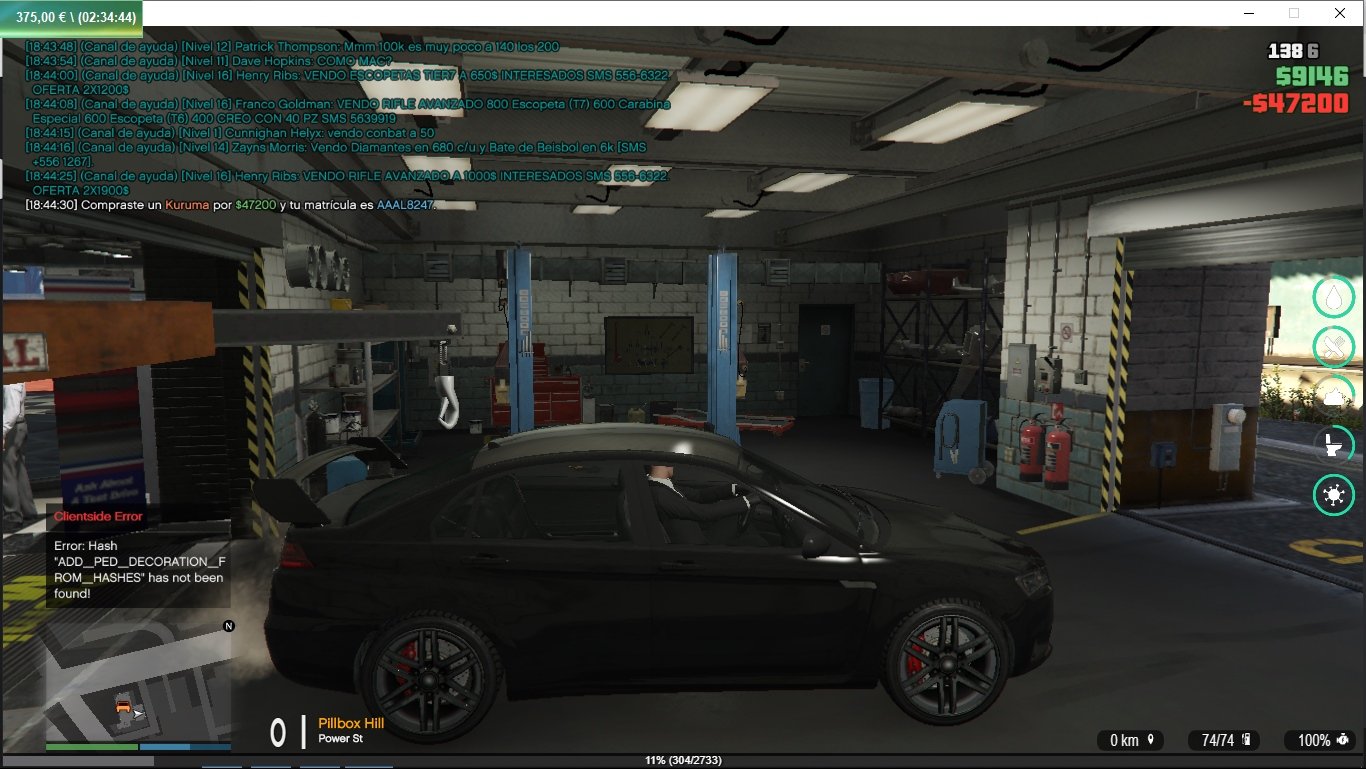1366x769 pixels.
Task: Open the virus infection status icon
Action: (1333, 495)
